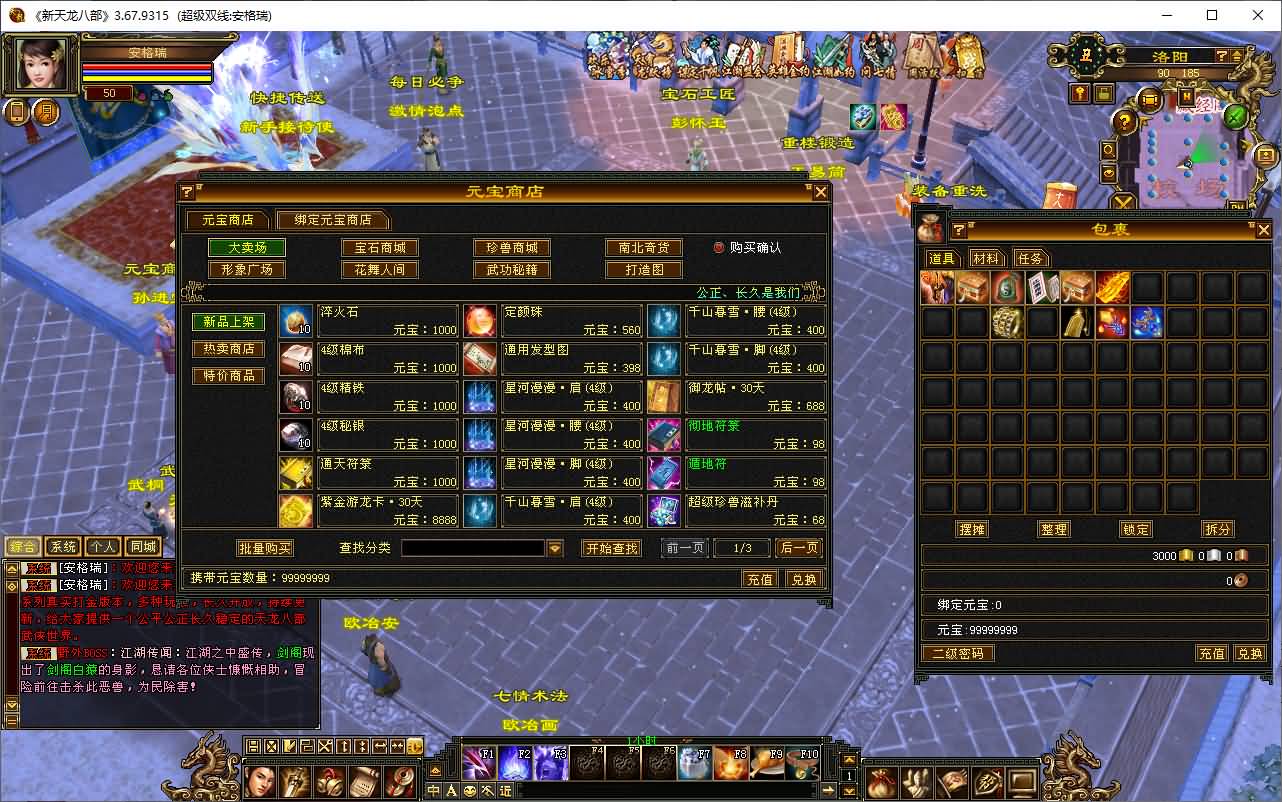Toggle the 锁定 lock option in the backpack
Screen dimensions: 1282x802
(x=1135, y=529)
